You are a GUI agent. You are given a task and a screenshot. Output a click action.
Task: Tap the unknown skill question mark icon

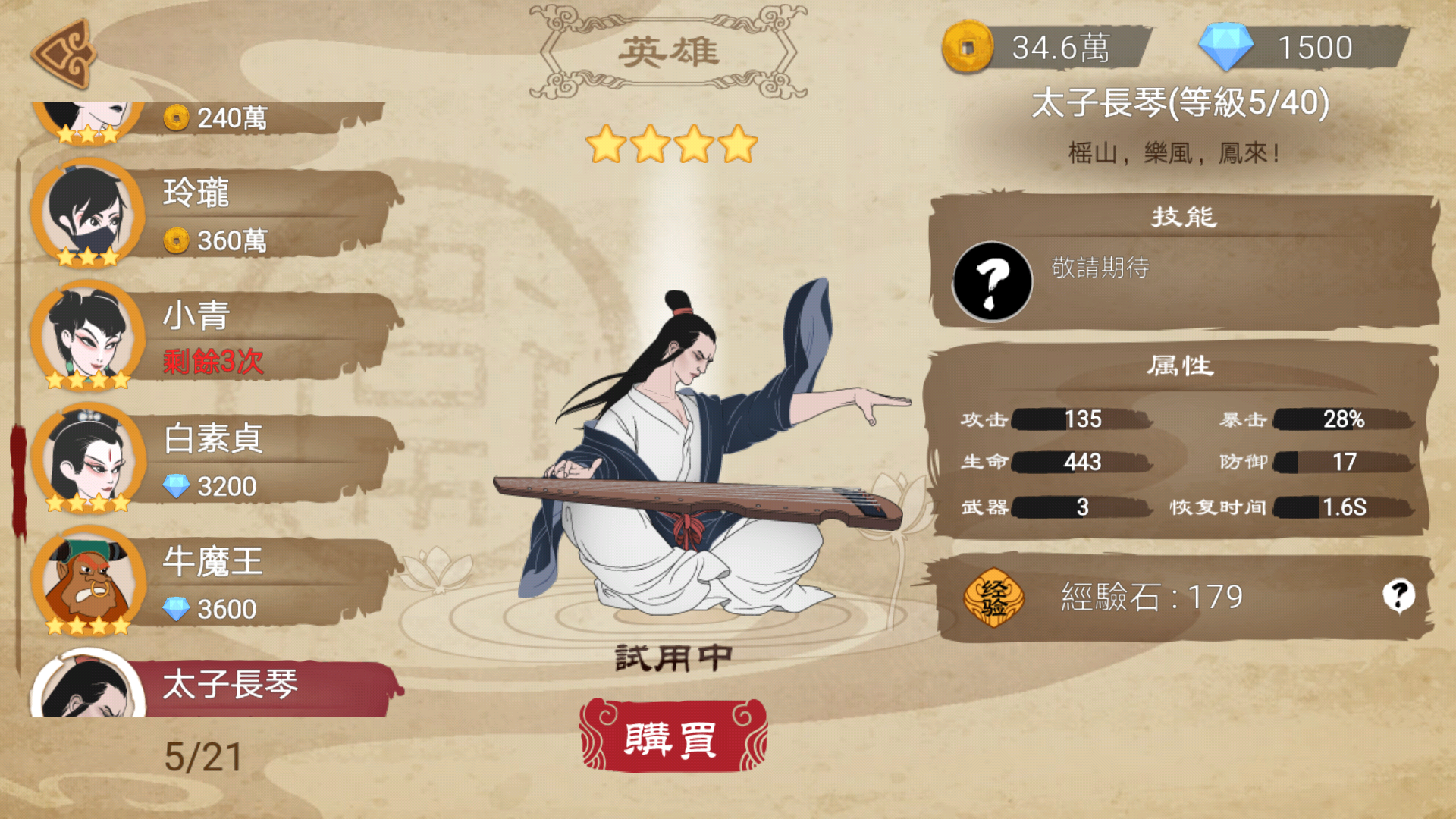tap(992, 282)
